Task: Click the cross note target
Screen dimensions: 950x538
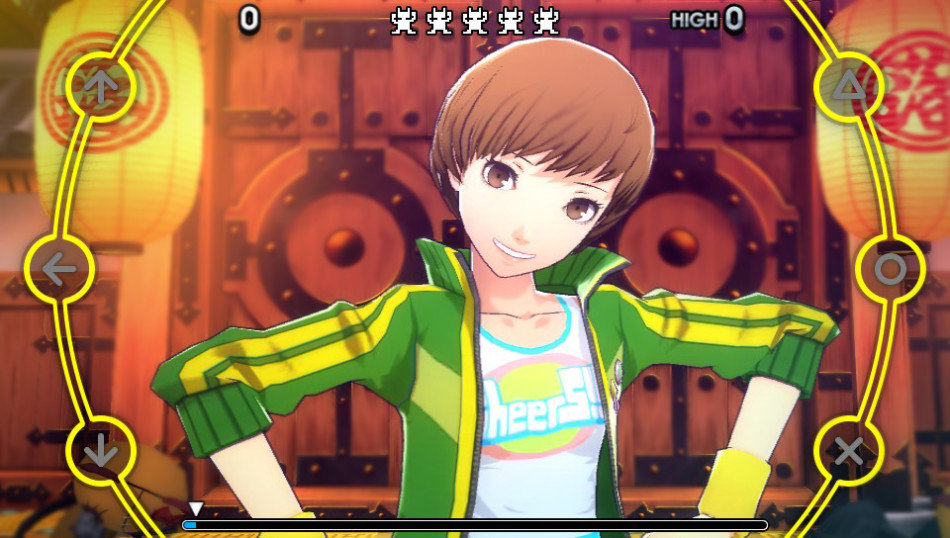Action: pos(849,451)
